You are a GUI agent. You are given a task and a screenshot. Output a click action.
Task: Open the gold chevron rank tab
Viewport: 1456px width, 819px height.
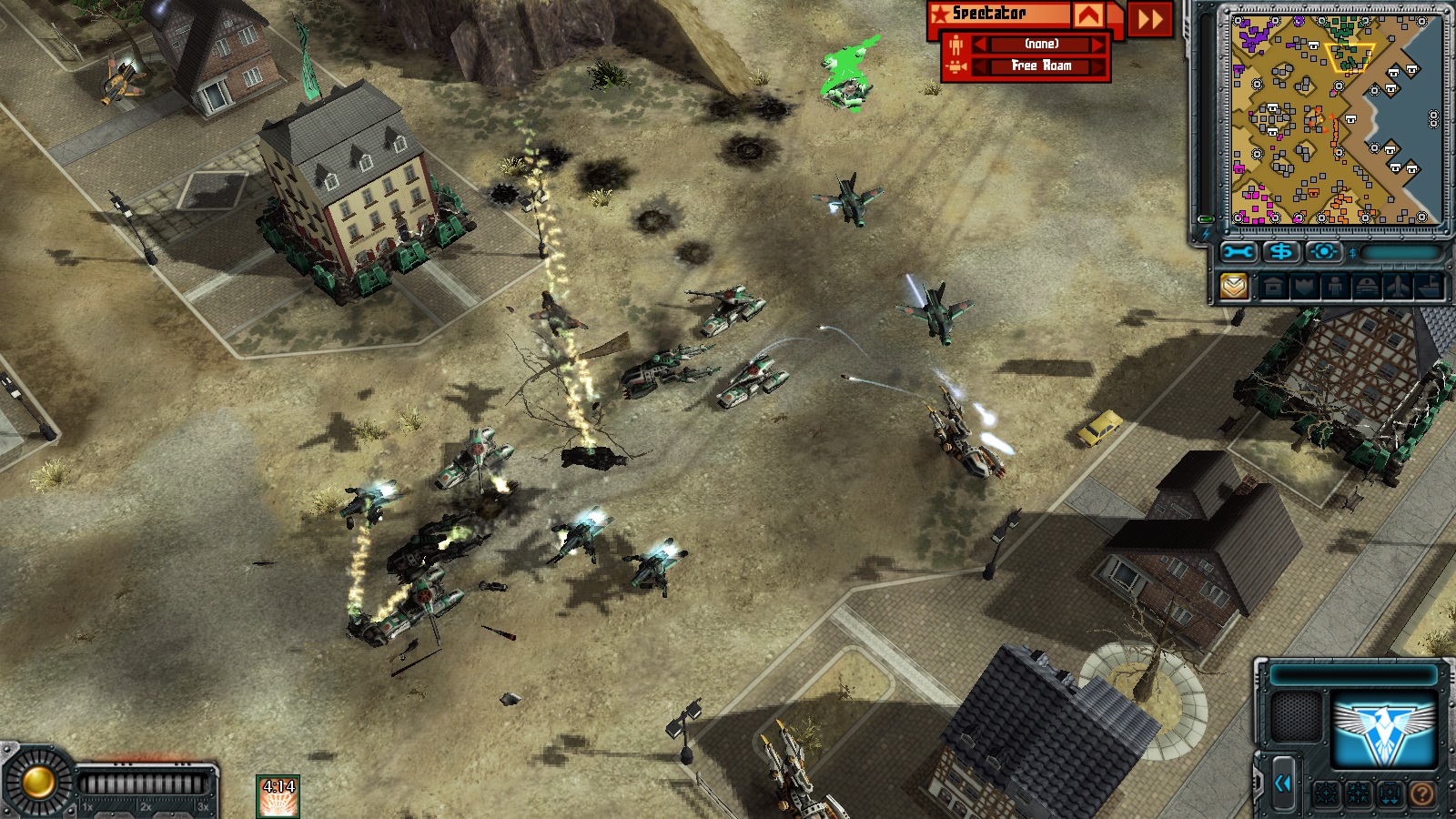[x=1234, y=287]
